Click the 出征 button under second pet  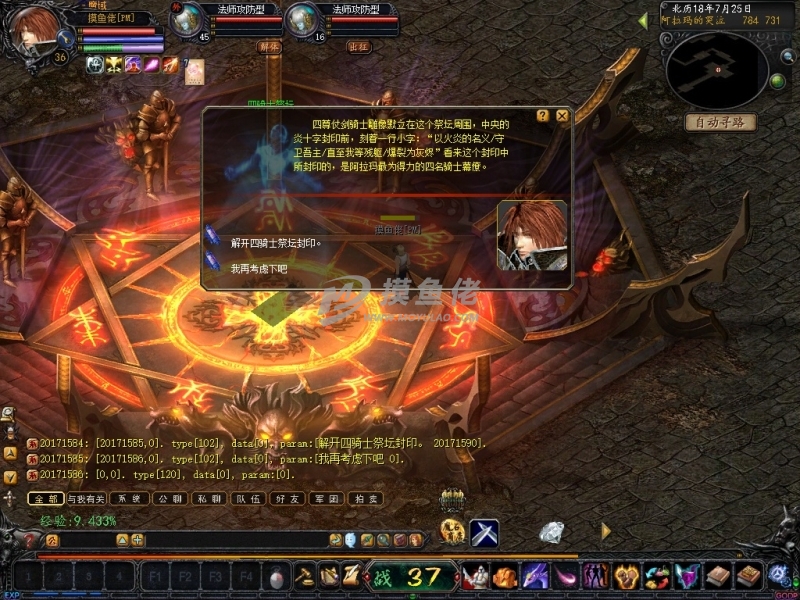pos(358,46)
